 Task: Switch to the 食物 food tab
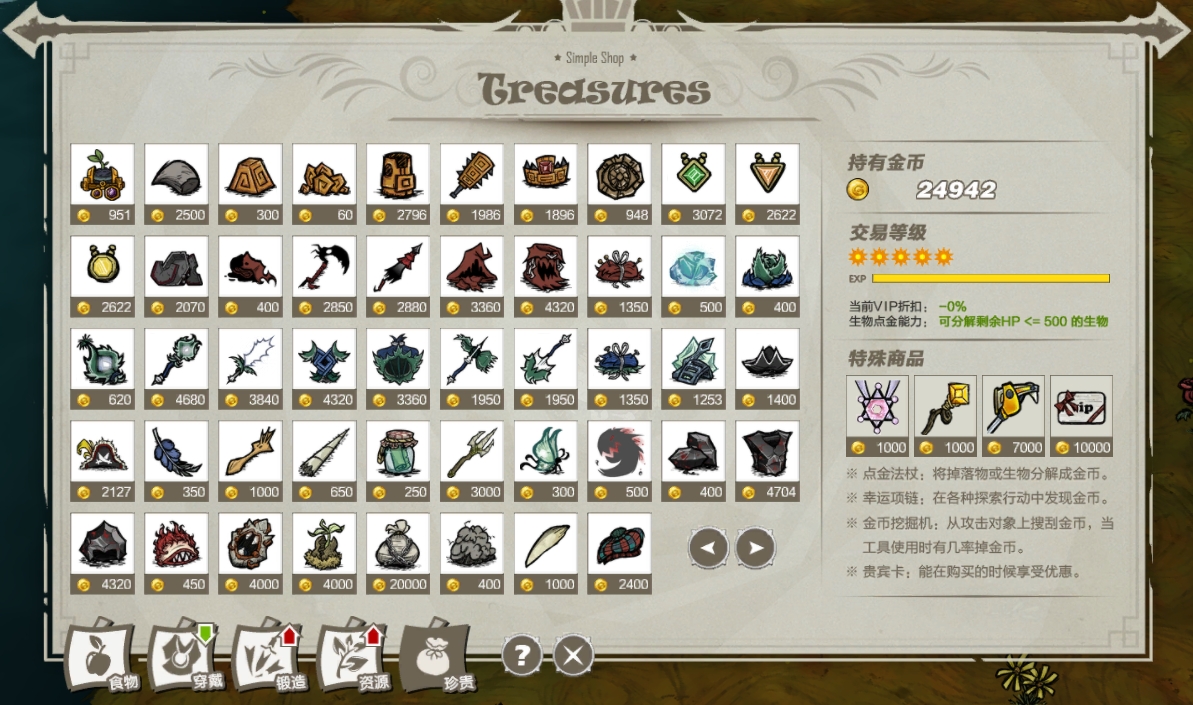click(x=101, y=658)
